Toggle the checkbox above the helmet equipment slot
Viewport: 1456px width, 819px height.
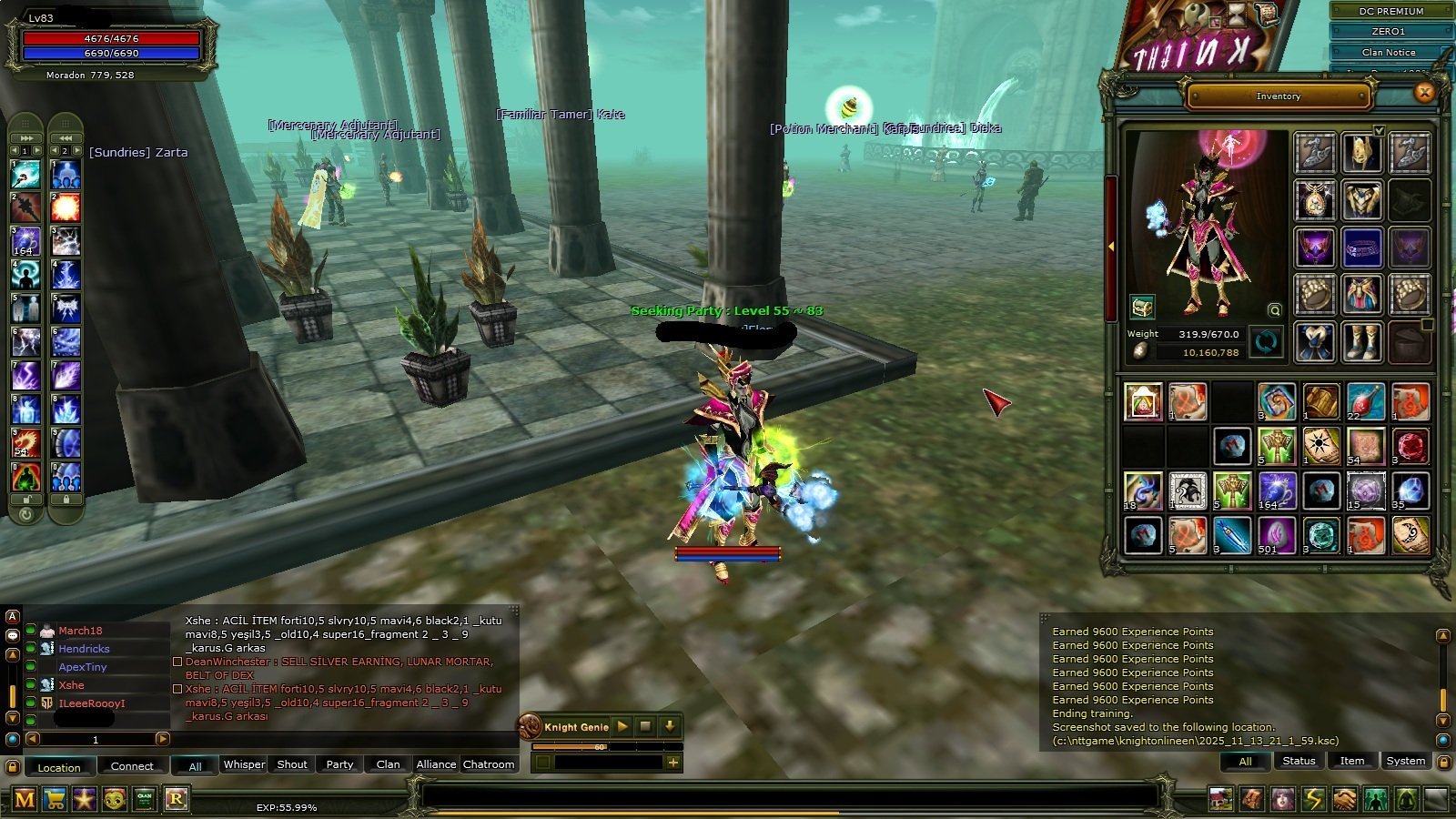coord(1379,131)
